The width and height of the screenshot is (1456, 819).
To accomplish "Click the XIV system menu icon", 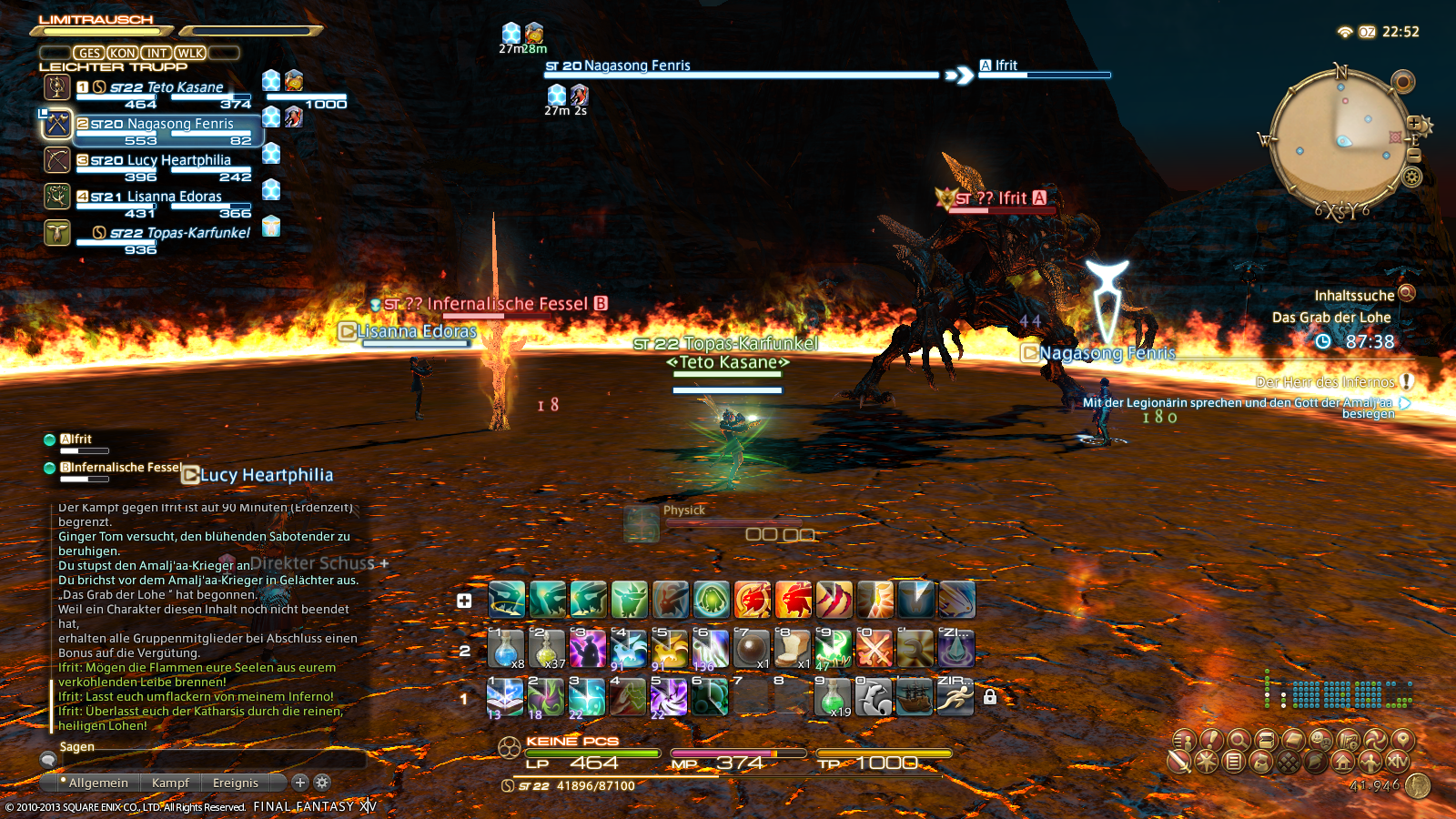I will pyautogui.click(x=1398, y=762).
